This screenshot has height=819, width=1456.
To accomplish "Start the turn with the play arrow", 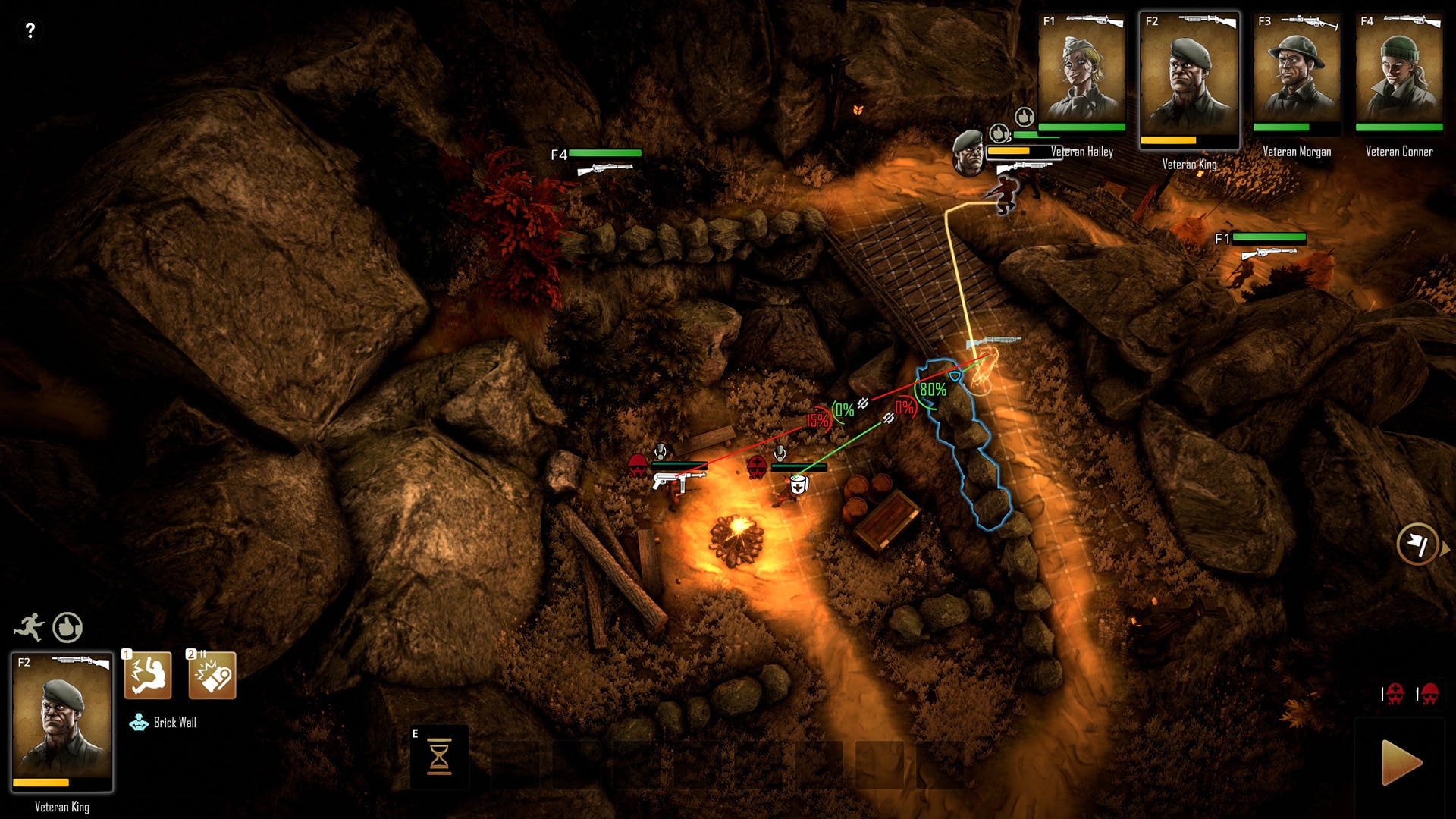I will point(1401,762).
